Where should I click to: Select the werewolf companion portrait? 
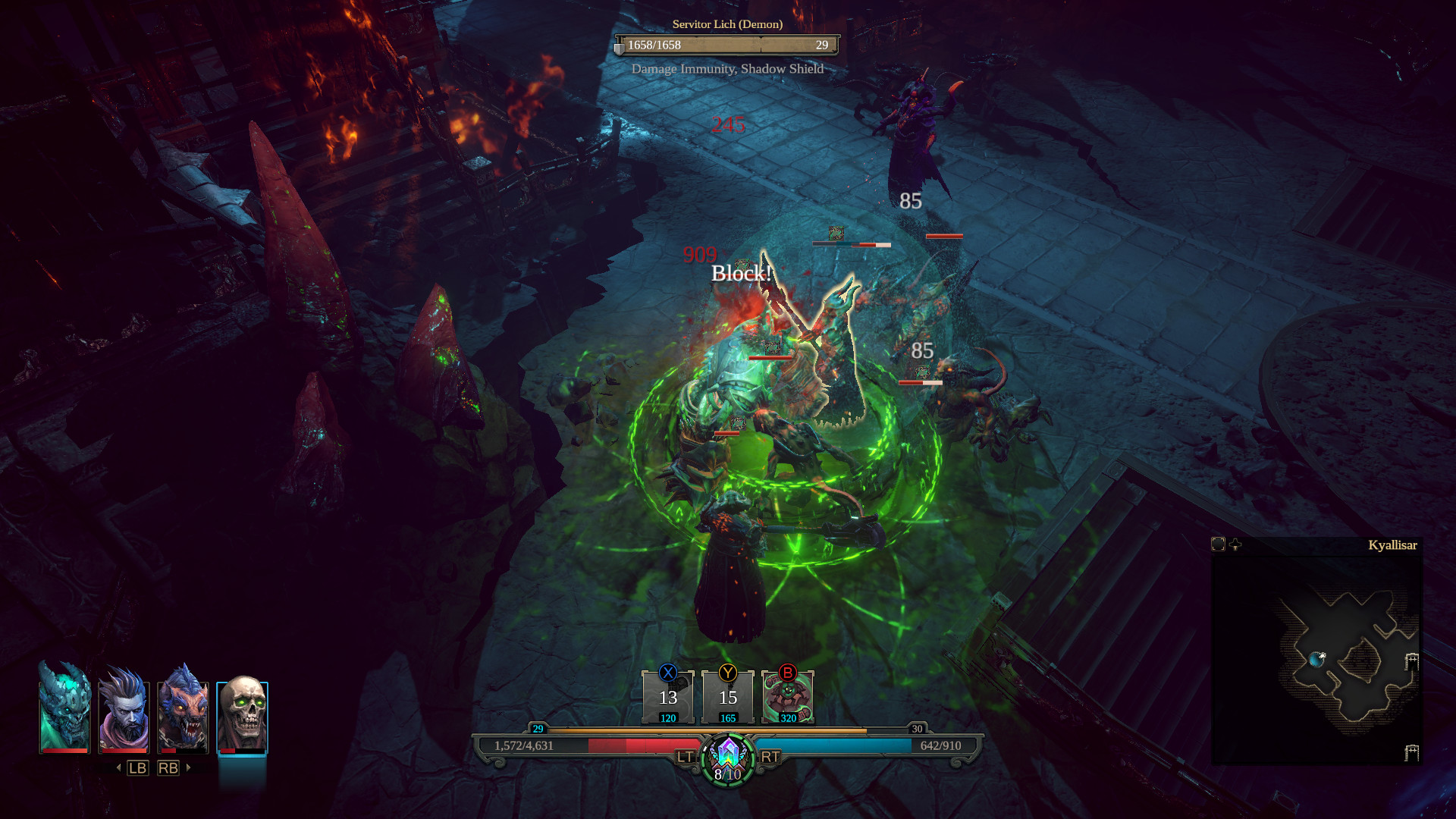[x=184, y=717]
